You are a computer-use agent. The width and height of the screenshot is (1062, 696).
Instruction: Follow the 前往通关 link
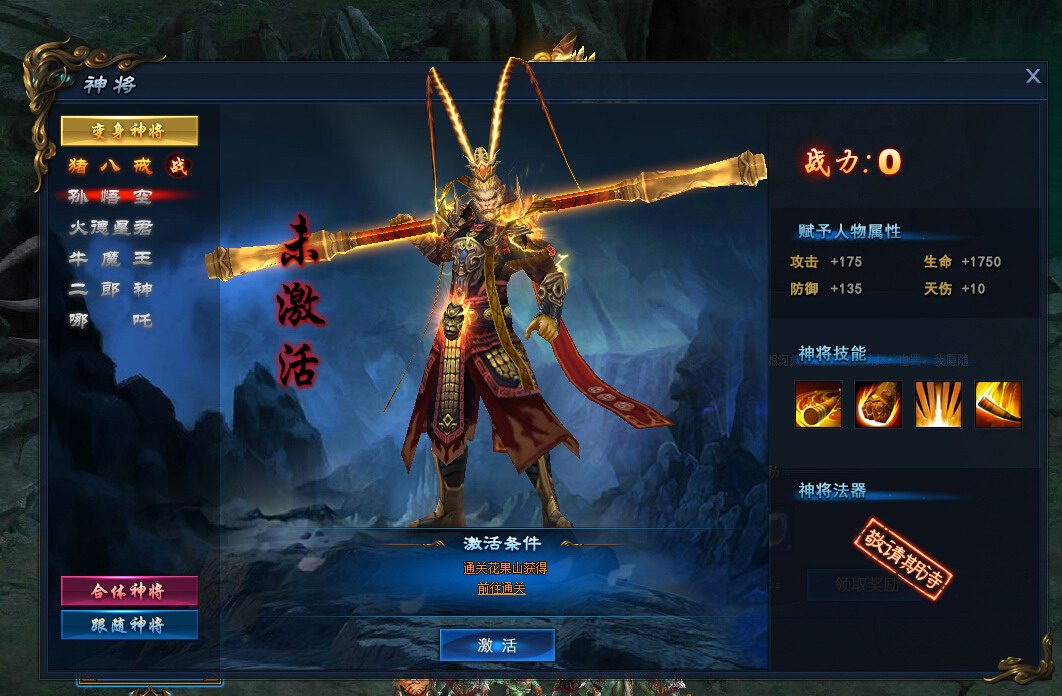[501, 589]
